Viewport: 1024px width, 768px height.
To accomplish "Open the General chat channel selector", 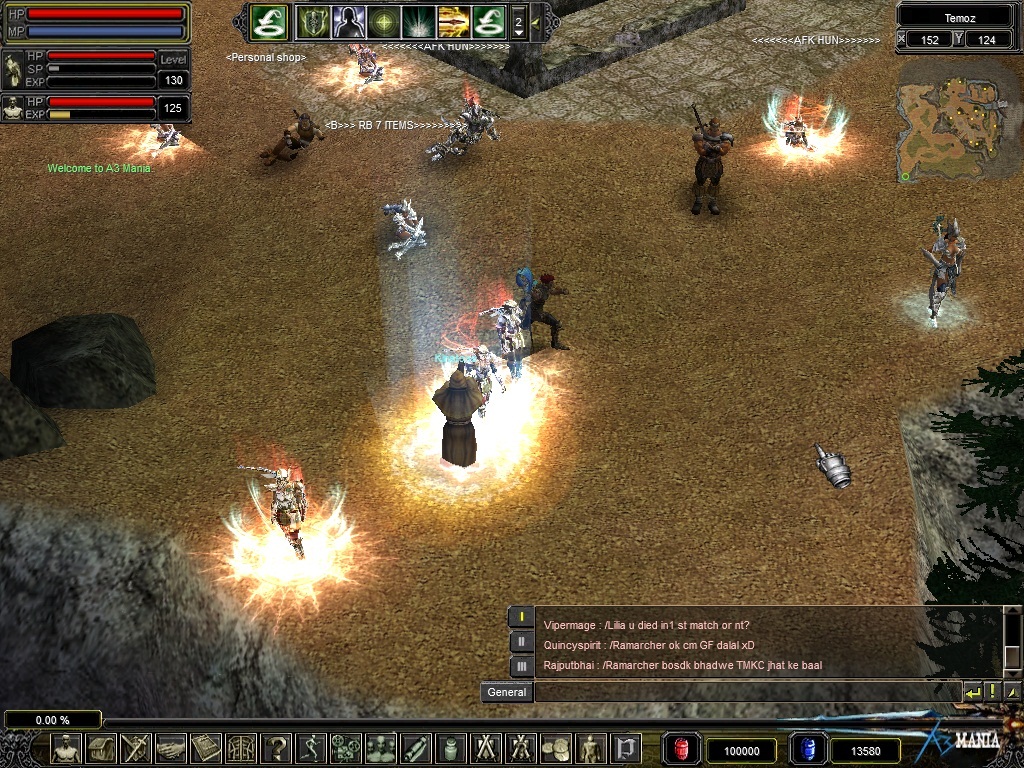I will tap(506, 692).
